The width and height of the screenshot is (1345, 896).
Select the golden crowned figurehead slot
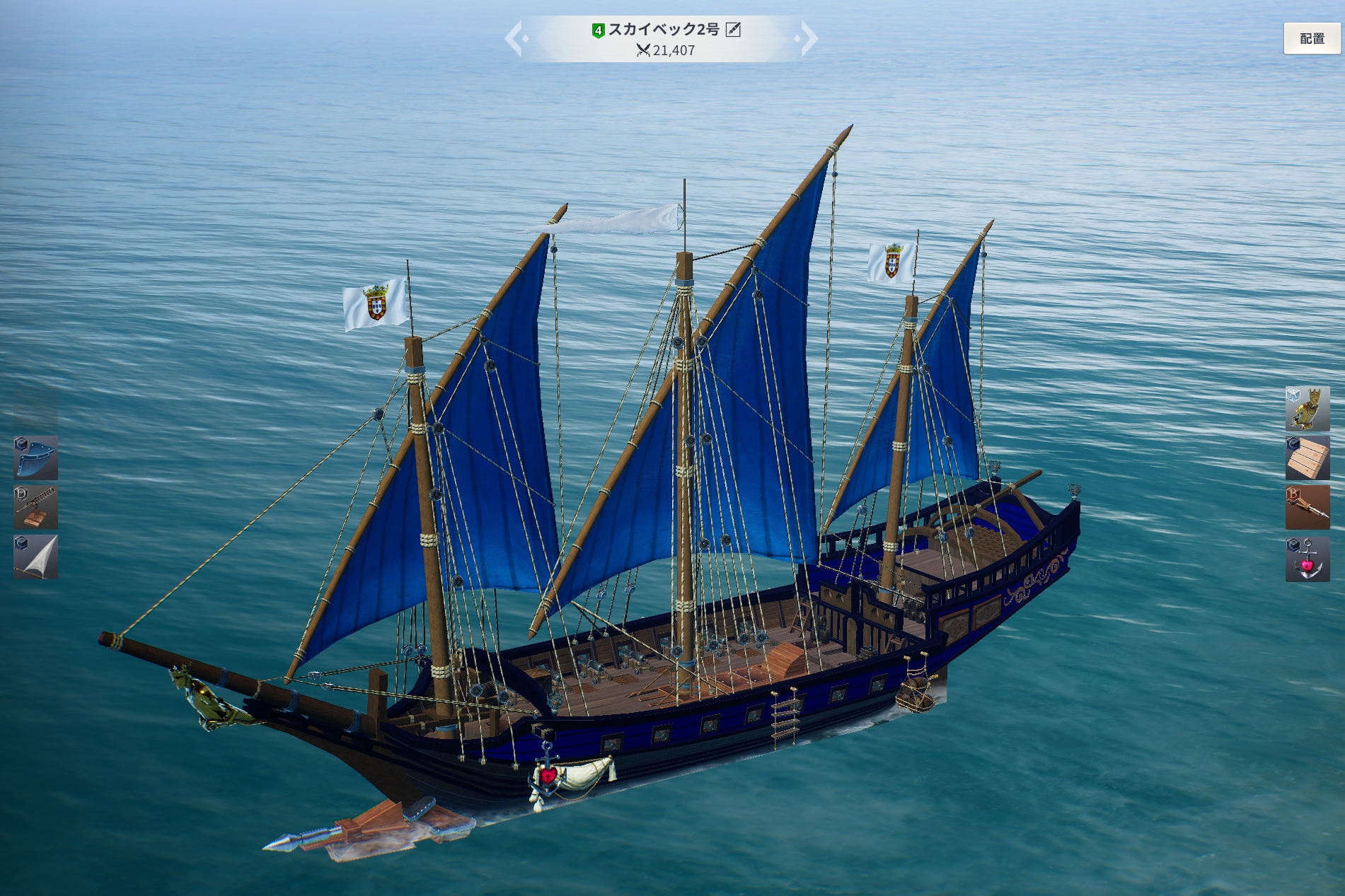tap(1307, 409)
